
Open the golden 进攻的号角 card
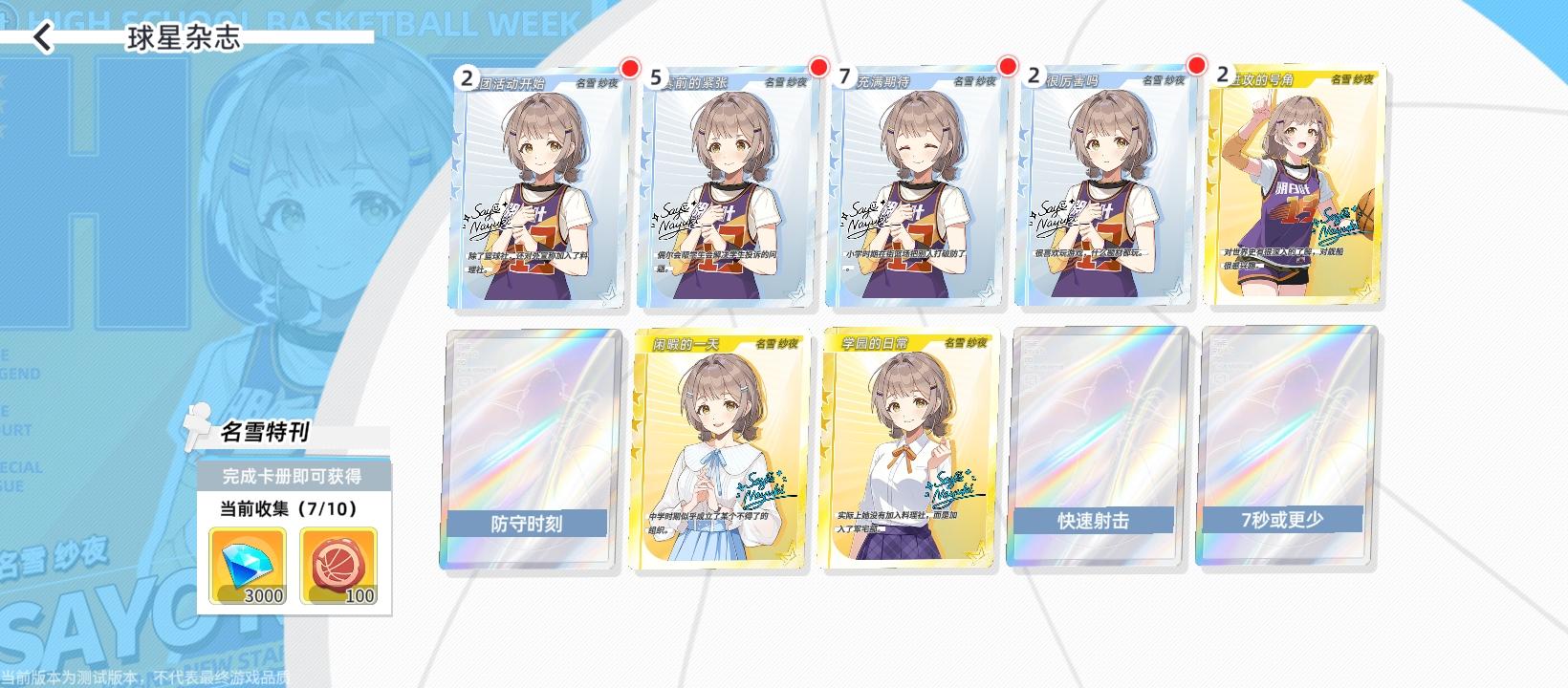point(1296,191)
